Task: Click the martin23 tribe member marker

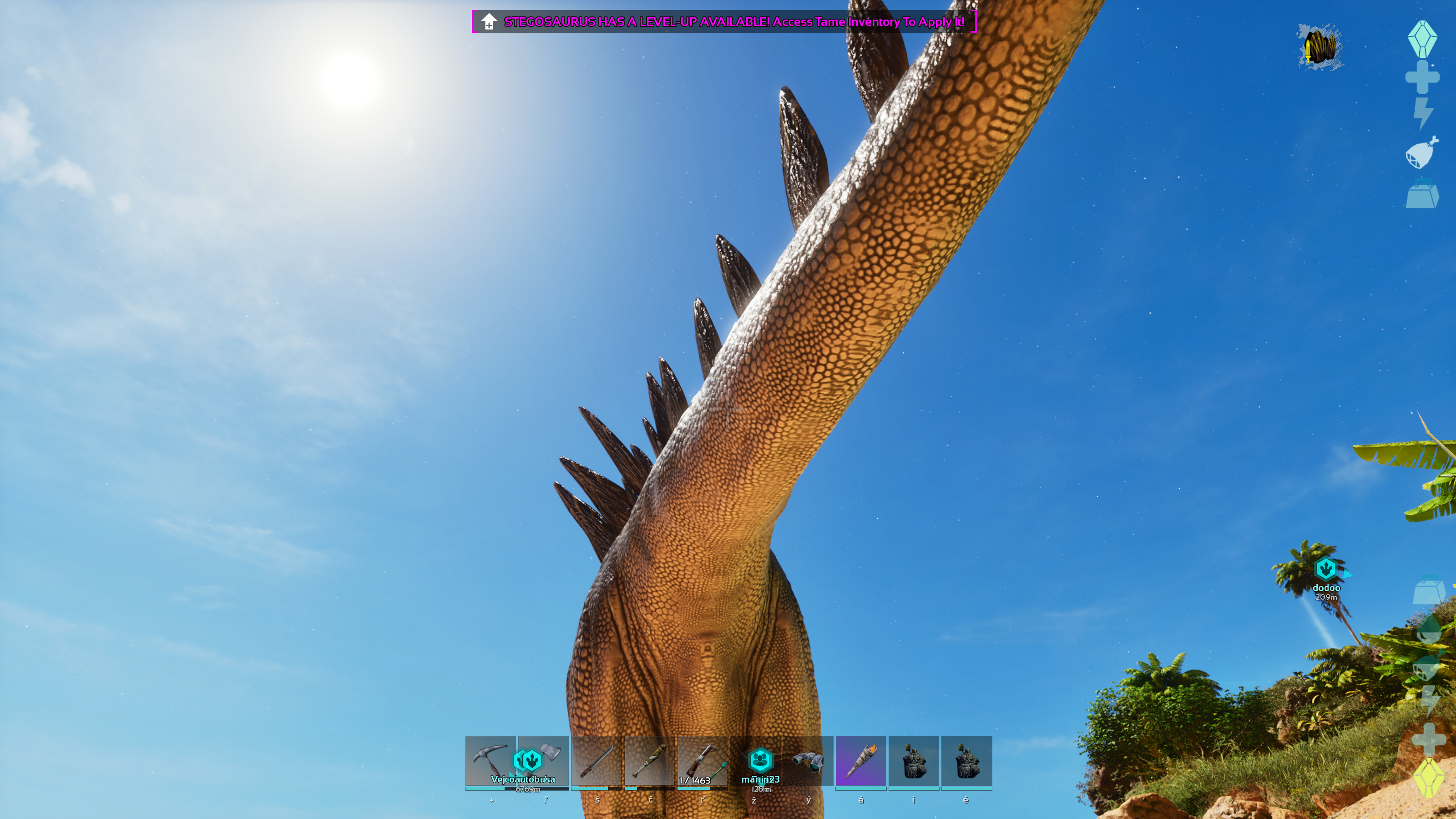Action: (x=760, y=760)
